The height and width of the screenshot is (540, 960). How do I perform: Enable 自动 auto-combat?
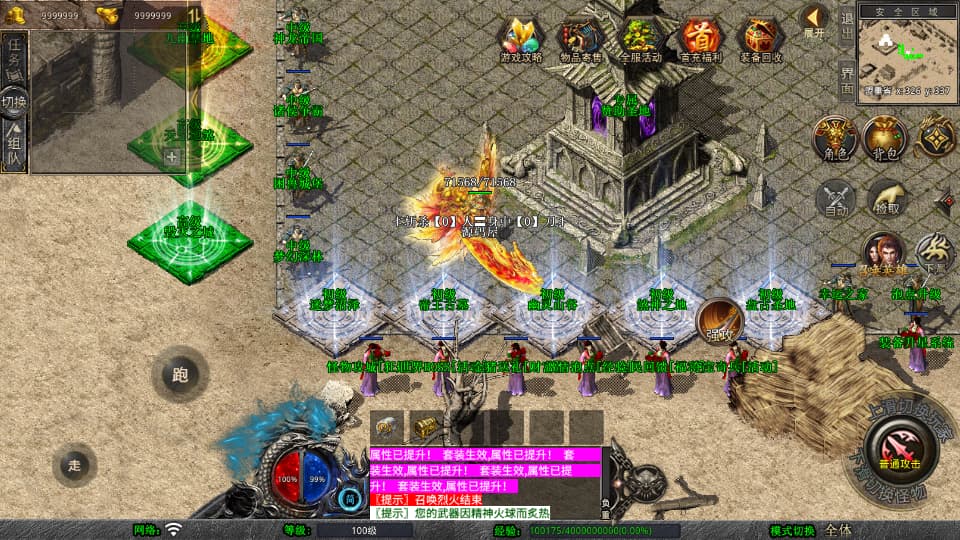tap(836, 199)
